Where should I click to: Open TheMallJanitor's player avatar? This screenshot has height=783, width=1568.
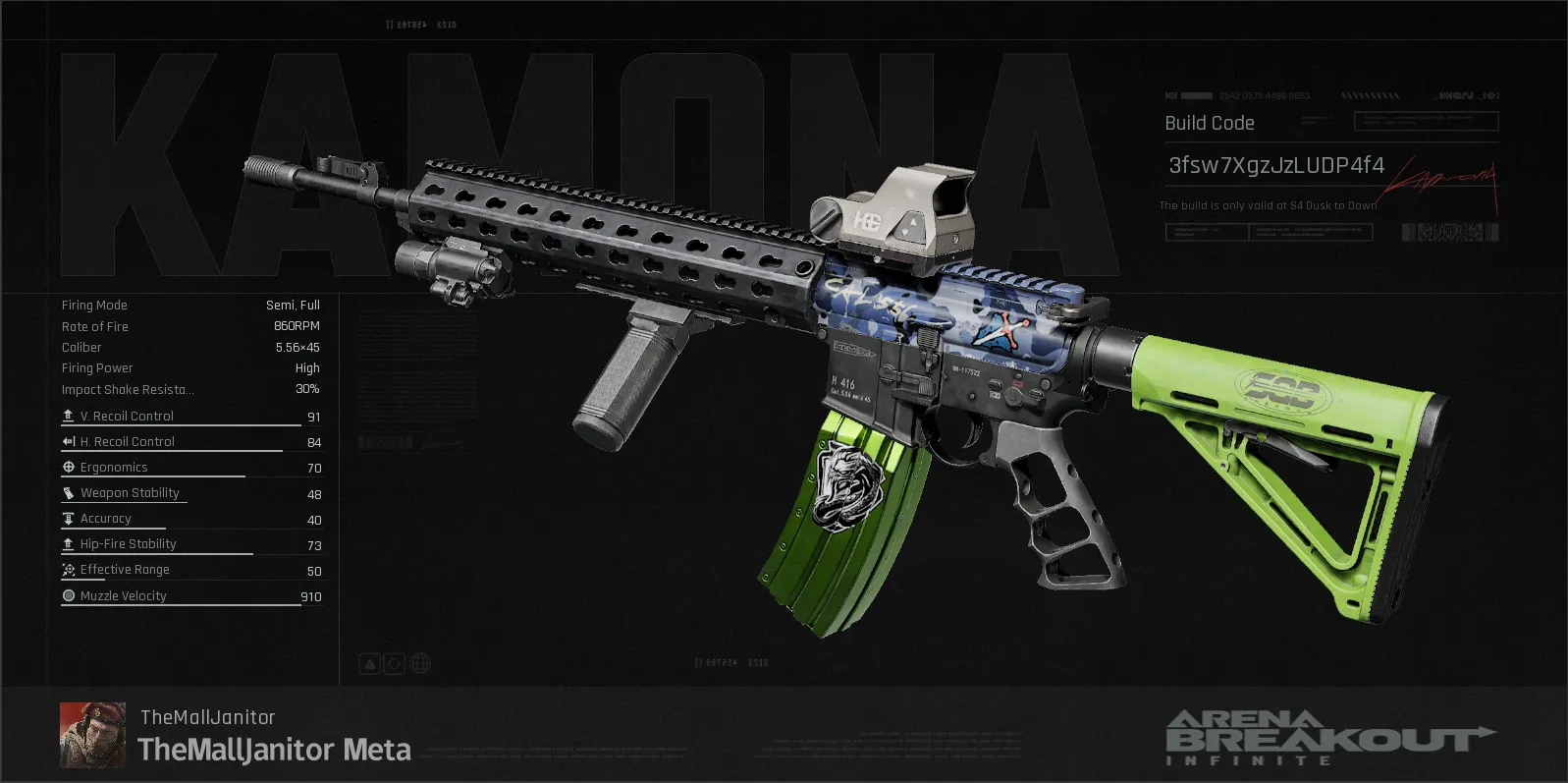(92, 735)
